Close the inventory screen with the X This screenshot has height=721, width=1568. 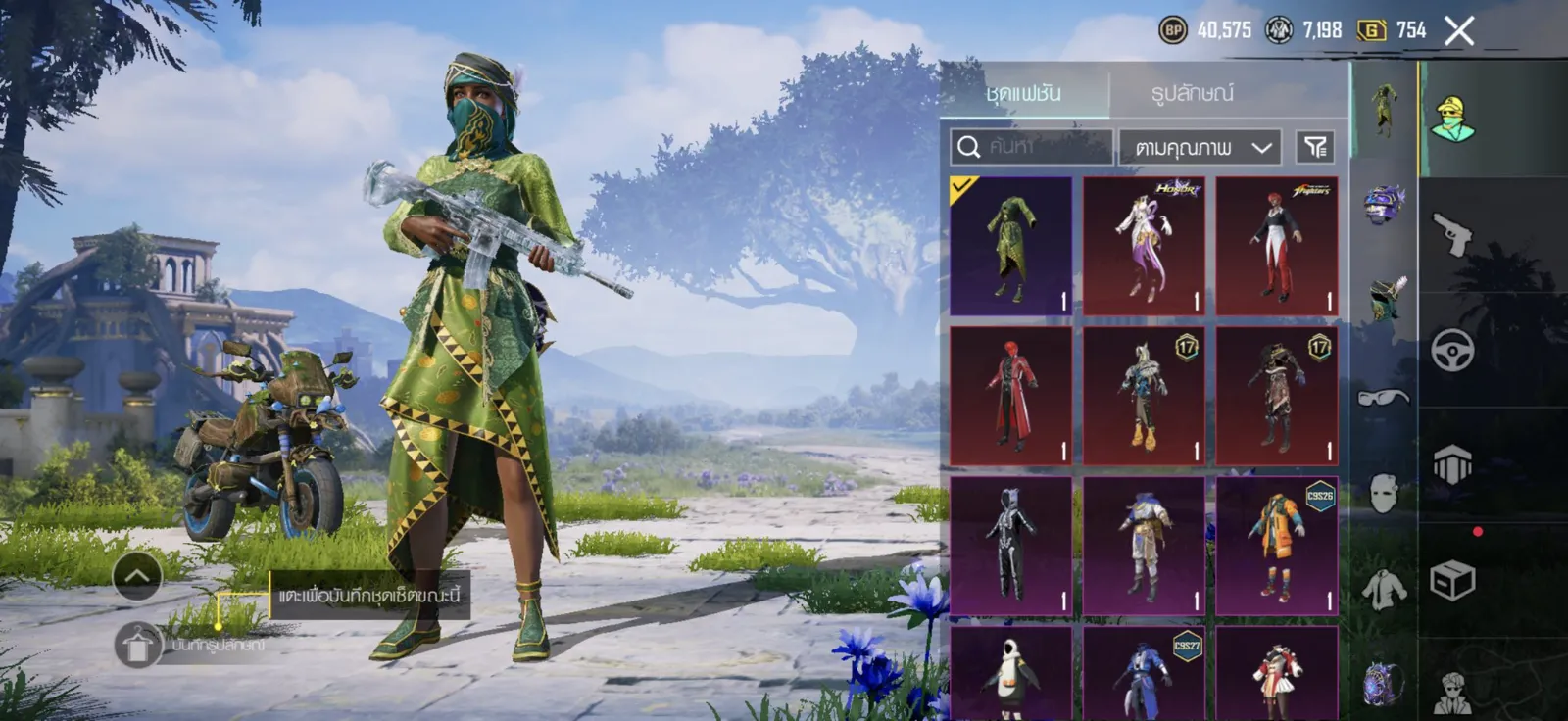pos(1459,31)
